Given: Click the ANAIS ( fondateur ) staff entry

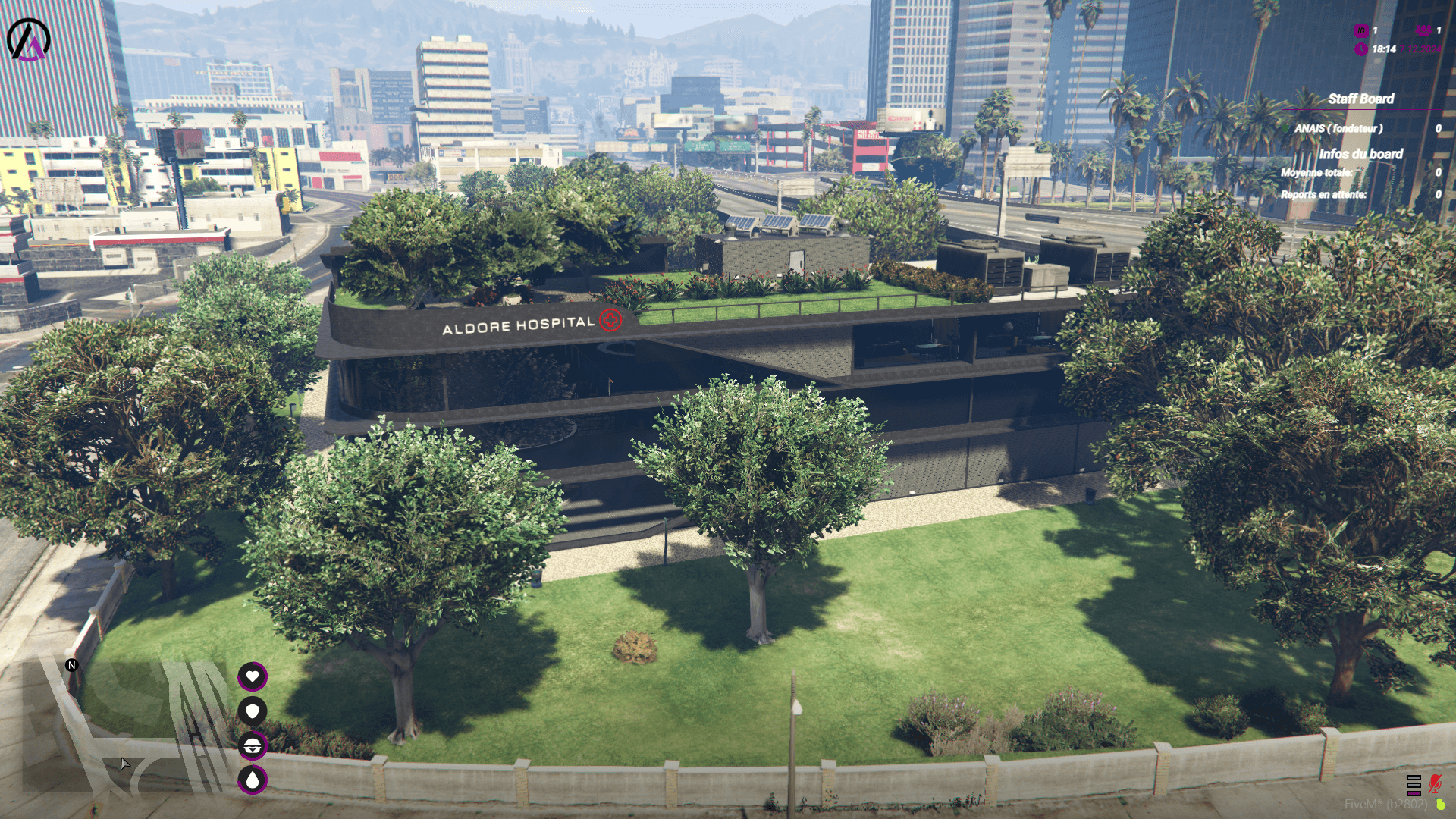Looking at the screenshot, I should (x=1339, y=128).
